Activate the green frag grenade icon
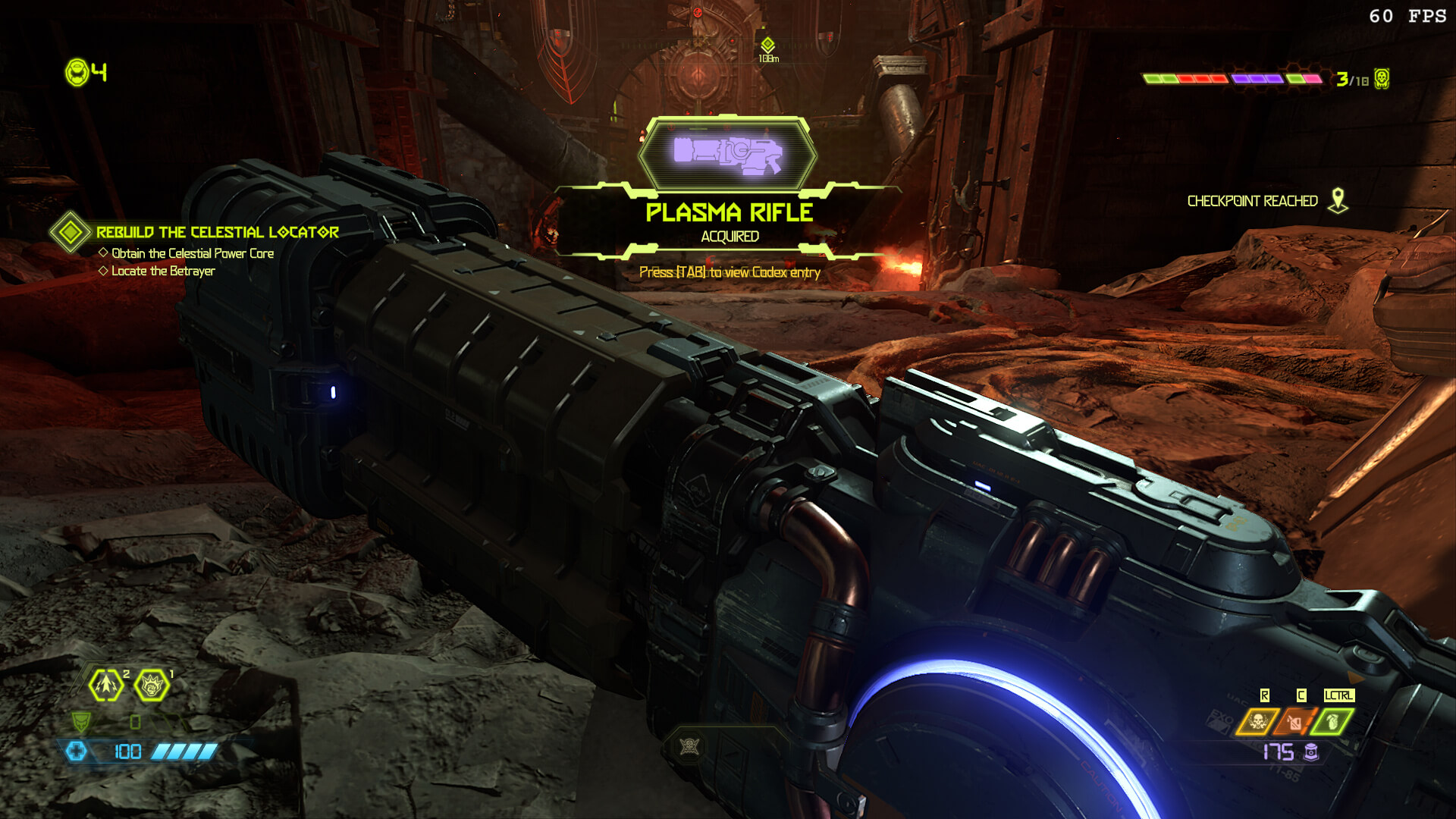The image size is (1456, 819). [1332, 721]
